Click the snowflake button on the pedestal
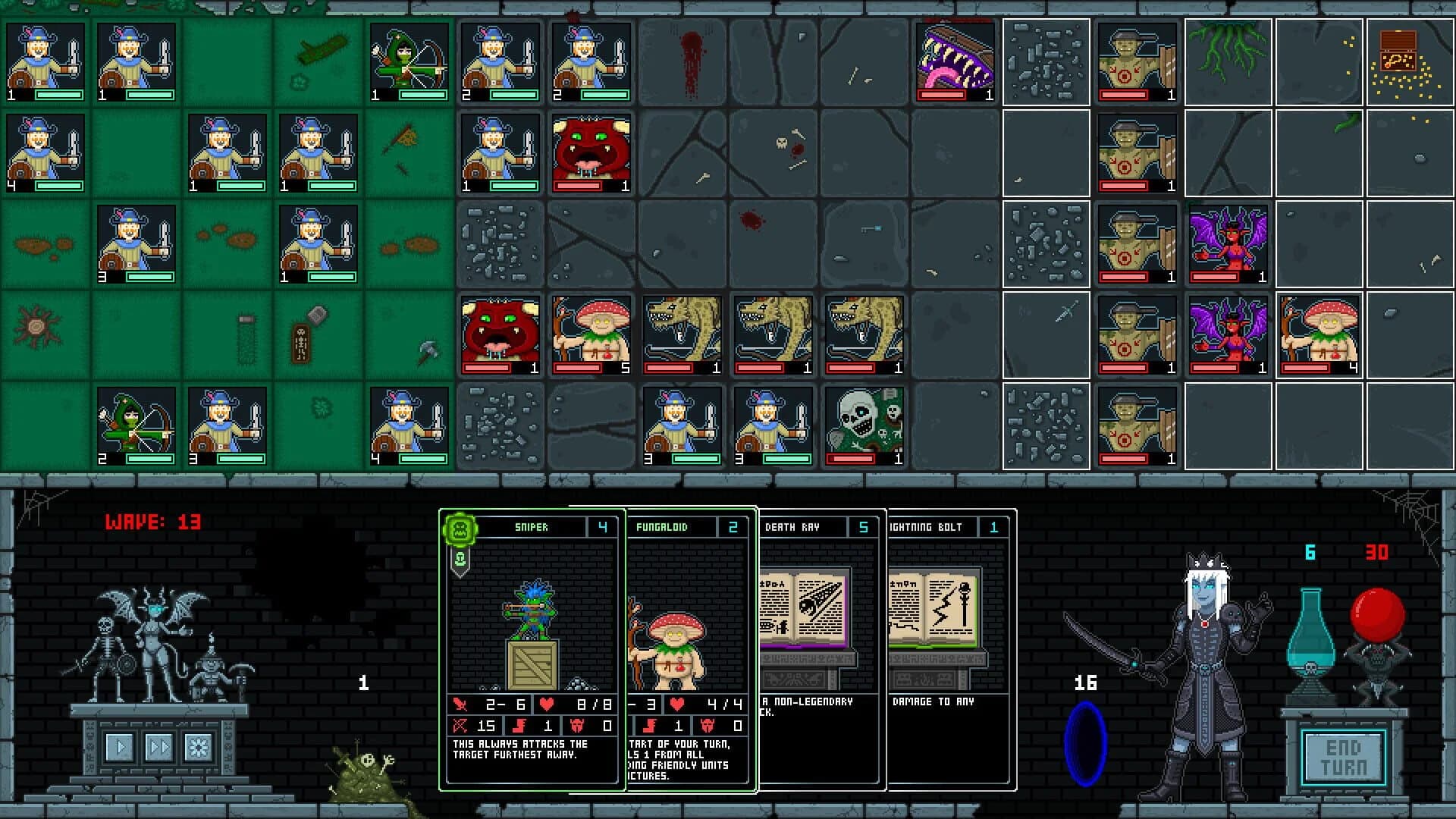 (197, 747)
